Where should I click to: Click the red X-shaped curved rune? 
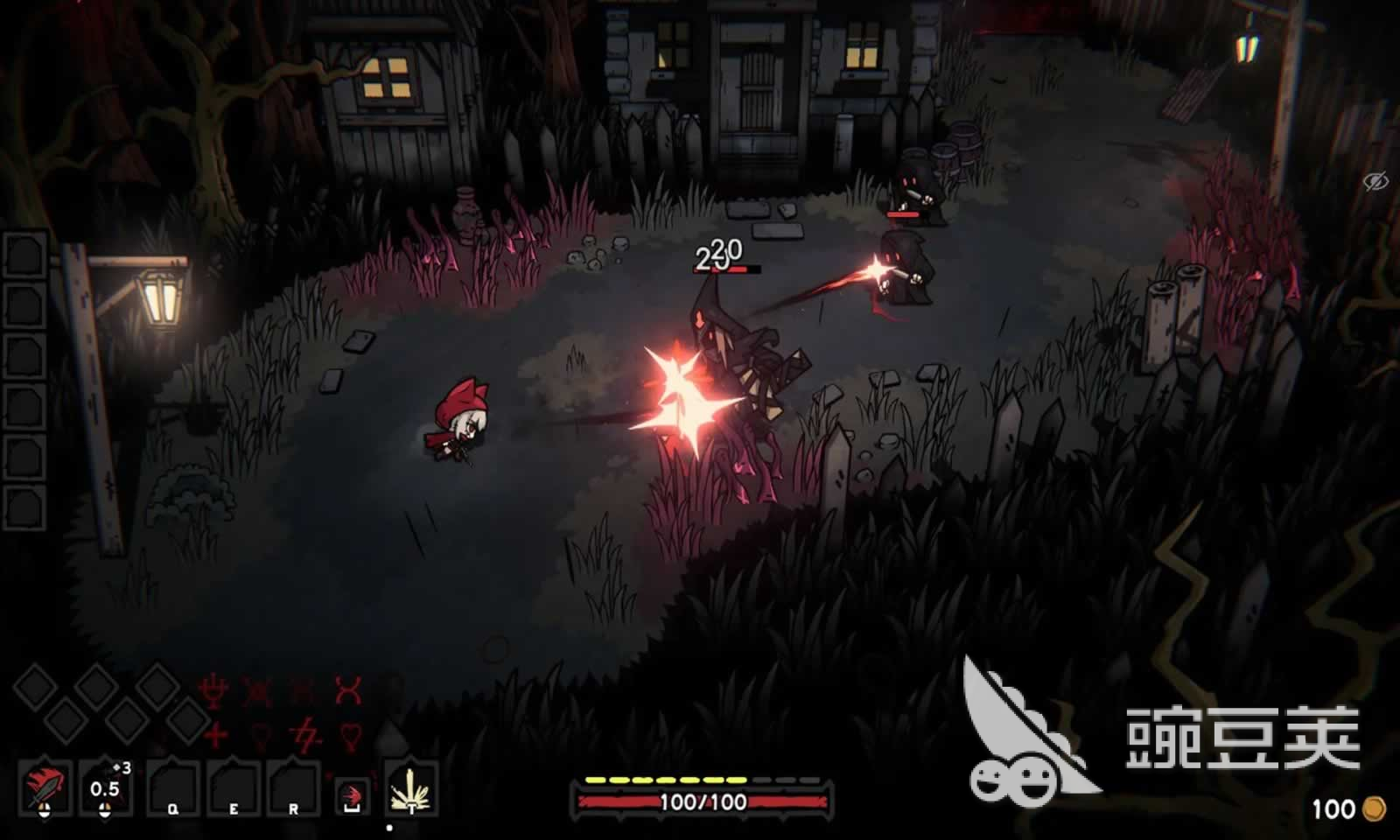click(x=348, y=691)
